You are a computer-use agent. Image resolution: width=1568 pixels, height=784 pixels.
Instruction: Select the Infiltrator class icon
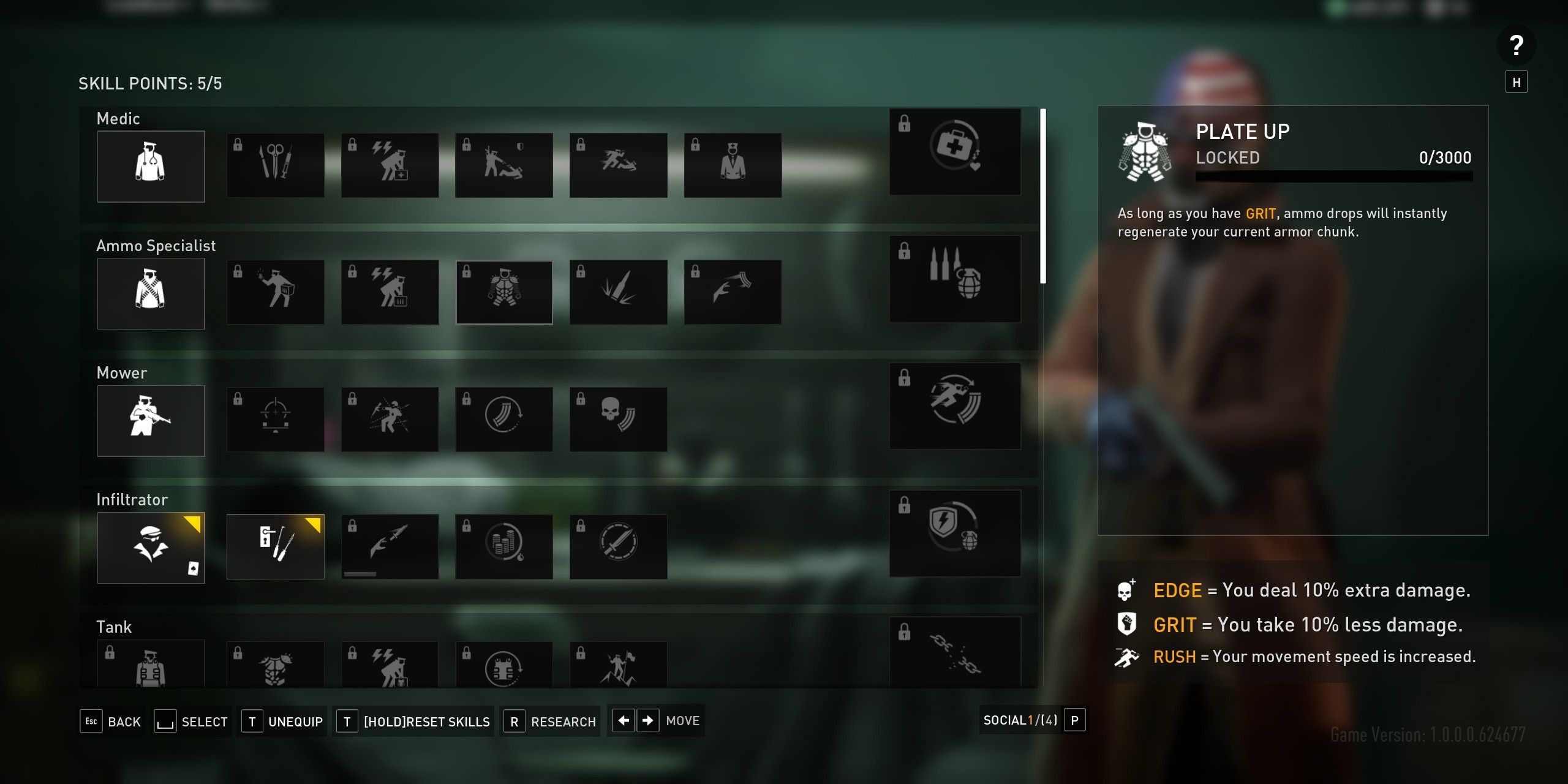(x=151, y=547)
